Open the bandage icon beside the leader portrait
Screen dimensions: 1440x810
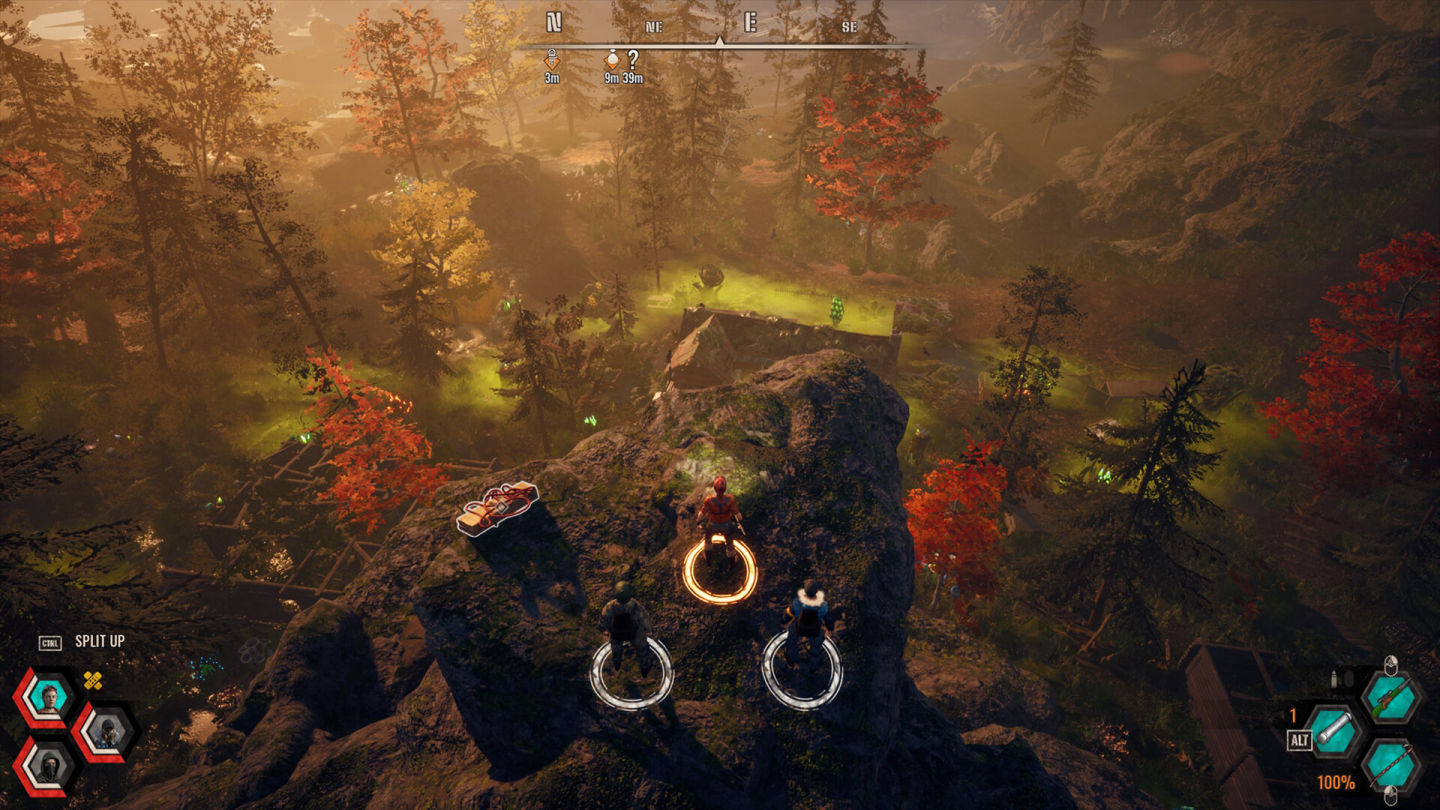click(x=92, y=680)
